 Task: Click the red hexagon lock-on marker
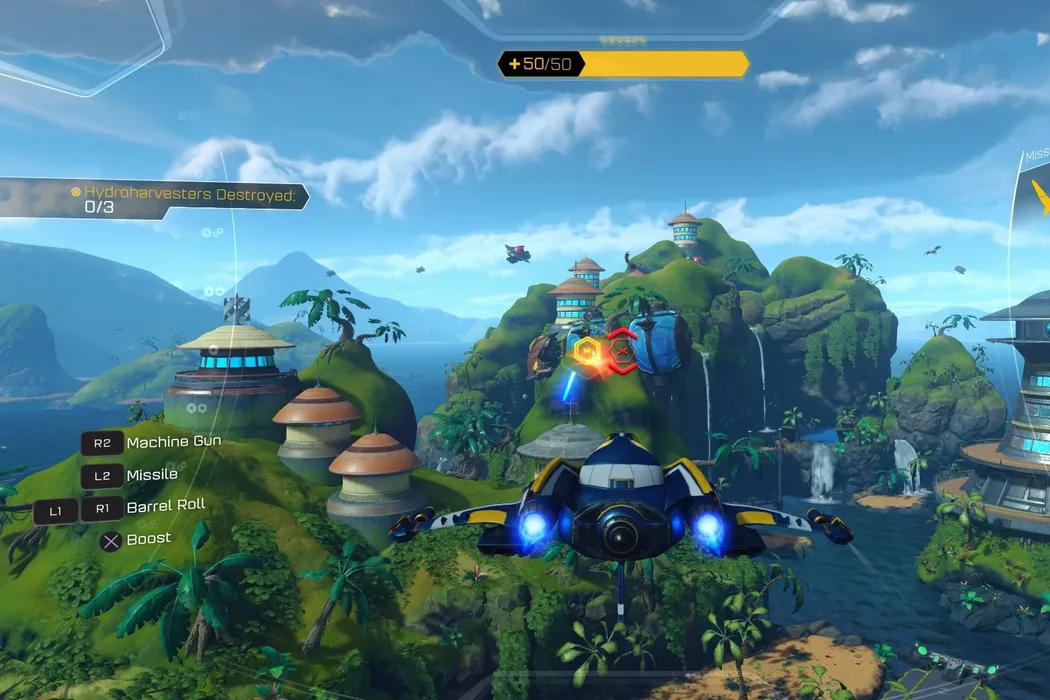pos(622,351)
